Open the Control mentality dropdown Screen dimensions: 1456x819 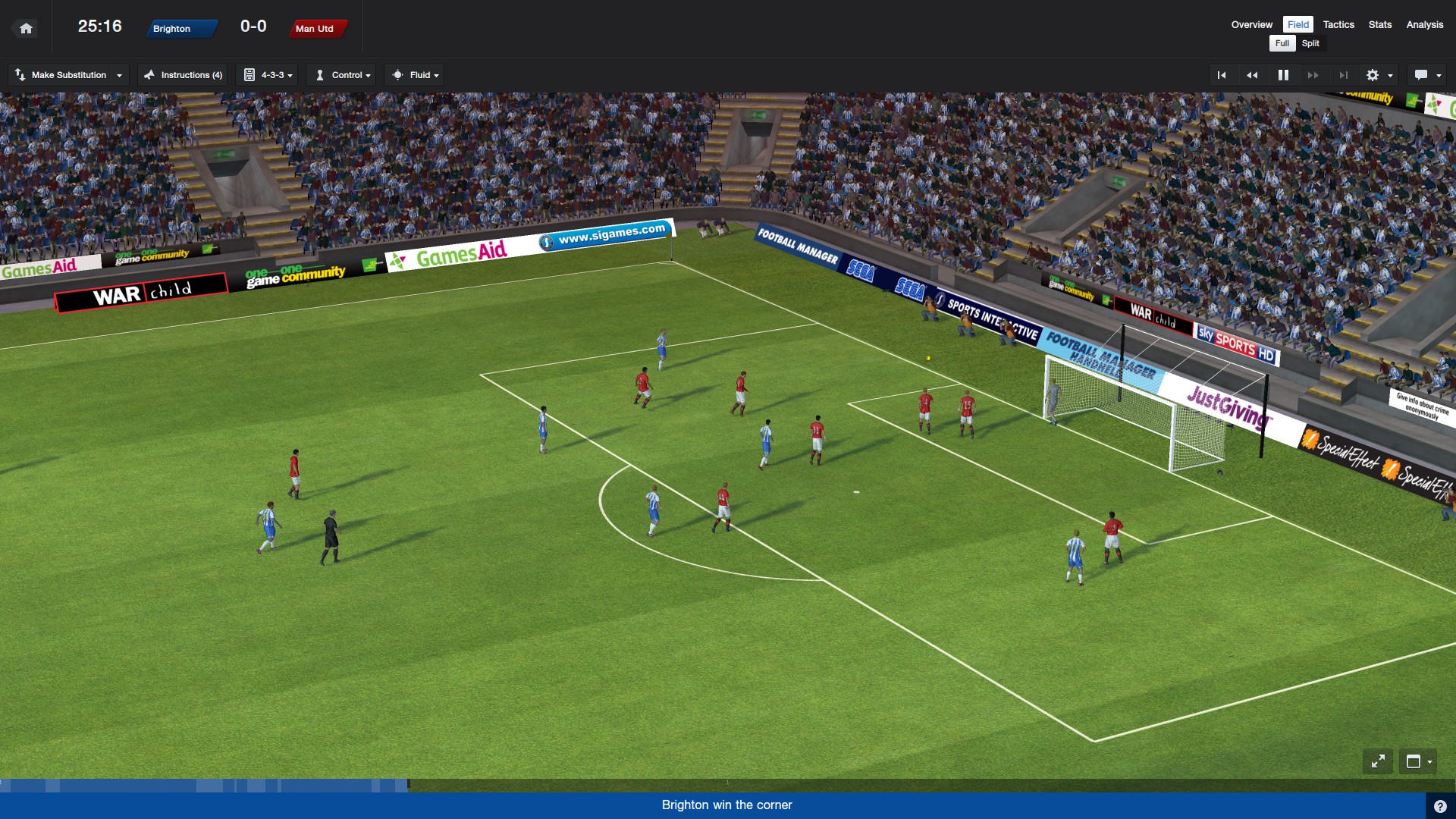344,75
